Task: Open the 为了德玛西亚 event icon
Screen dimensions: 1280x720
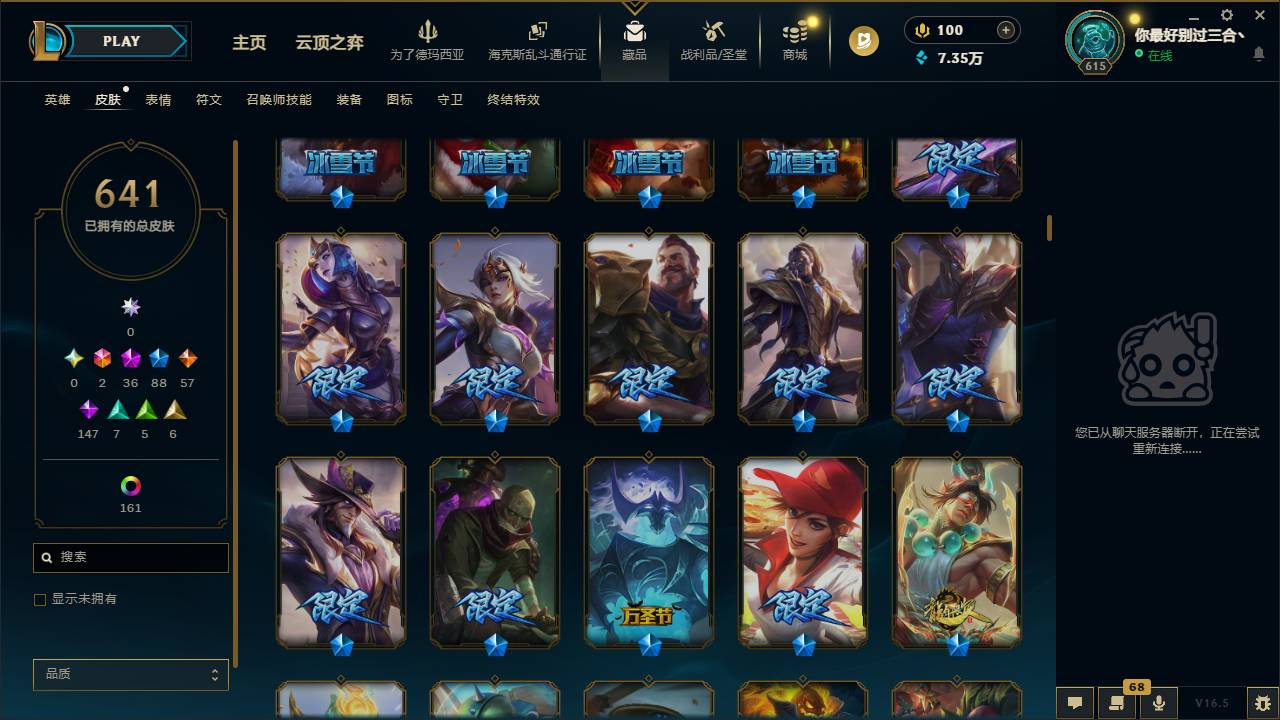Action: click(428, 40)
